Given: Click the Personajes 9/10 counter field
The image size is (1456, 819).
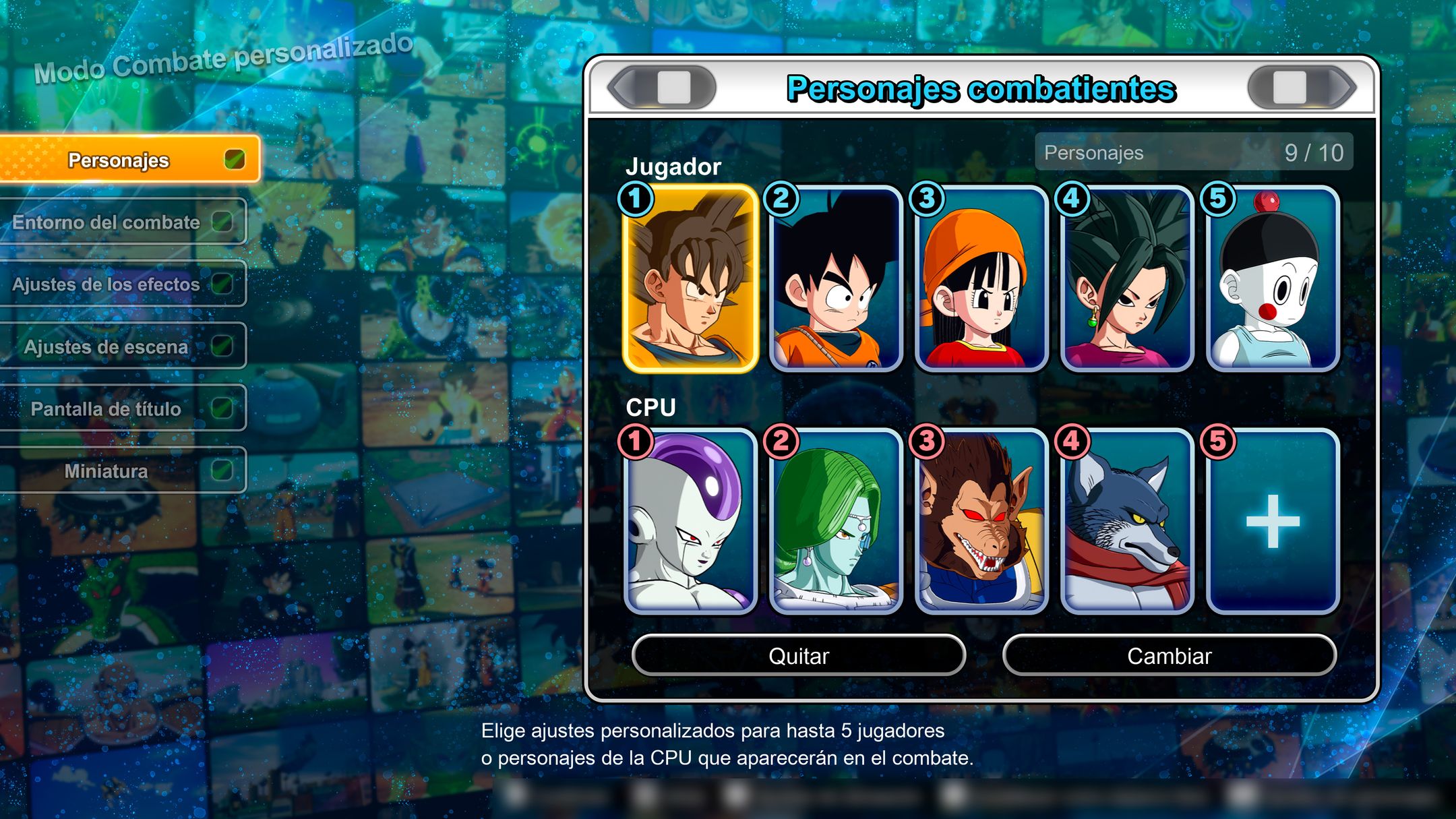Looking at the screenshot, I should pyautogui.click(x=1193, y=152).
